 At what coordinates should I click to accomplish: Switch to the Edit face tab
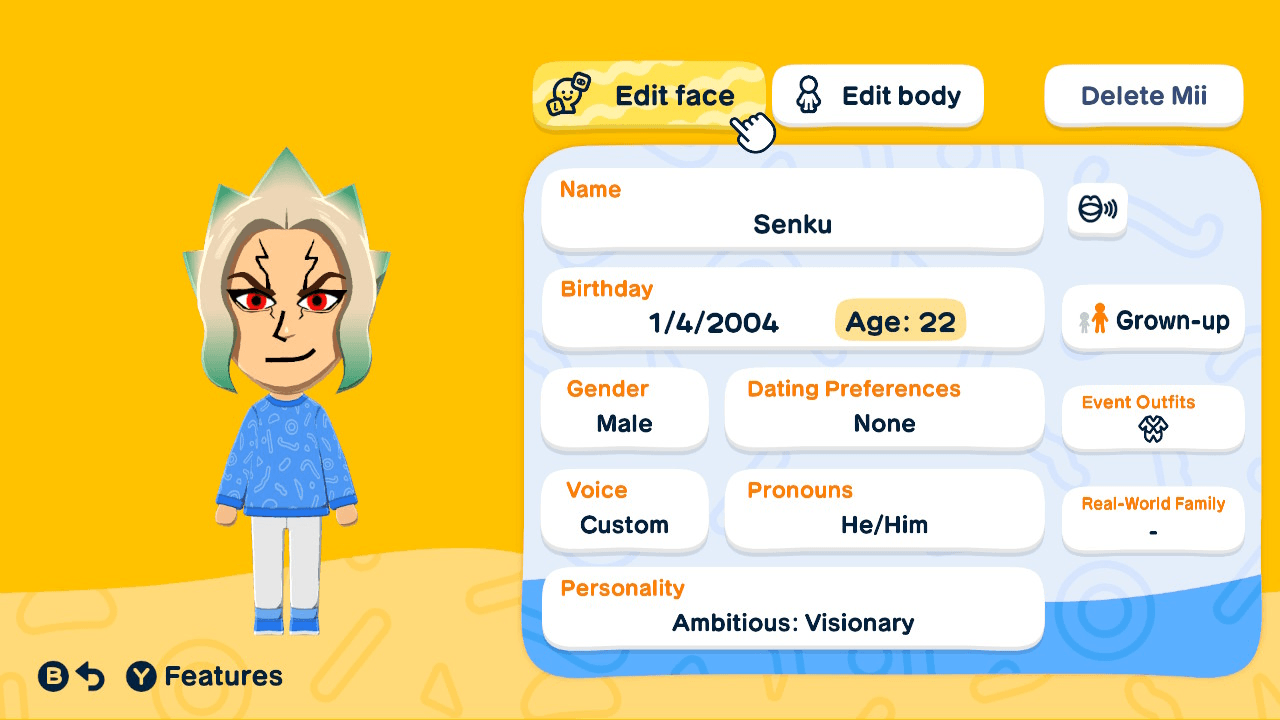649,95
